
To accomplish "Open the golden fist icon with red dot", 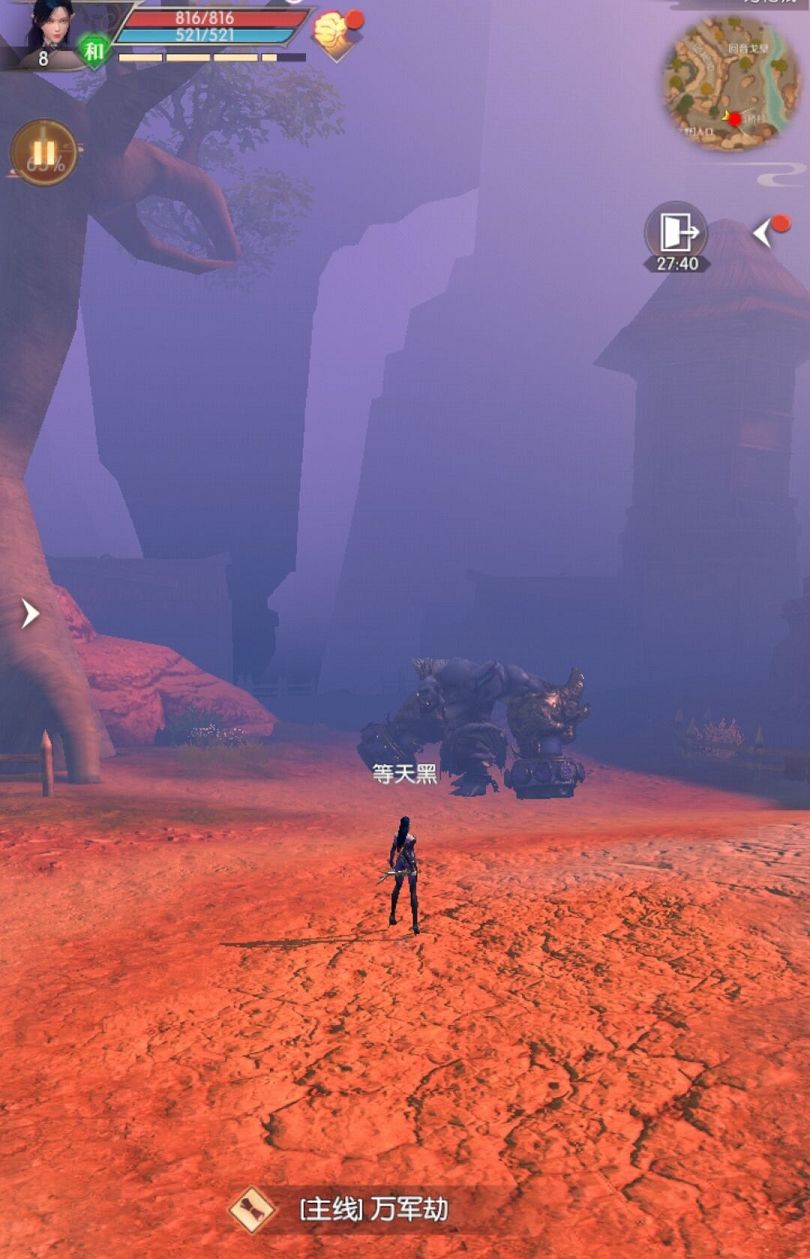I will (x=333, y=32).
